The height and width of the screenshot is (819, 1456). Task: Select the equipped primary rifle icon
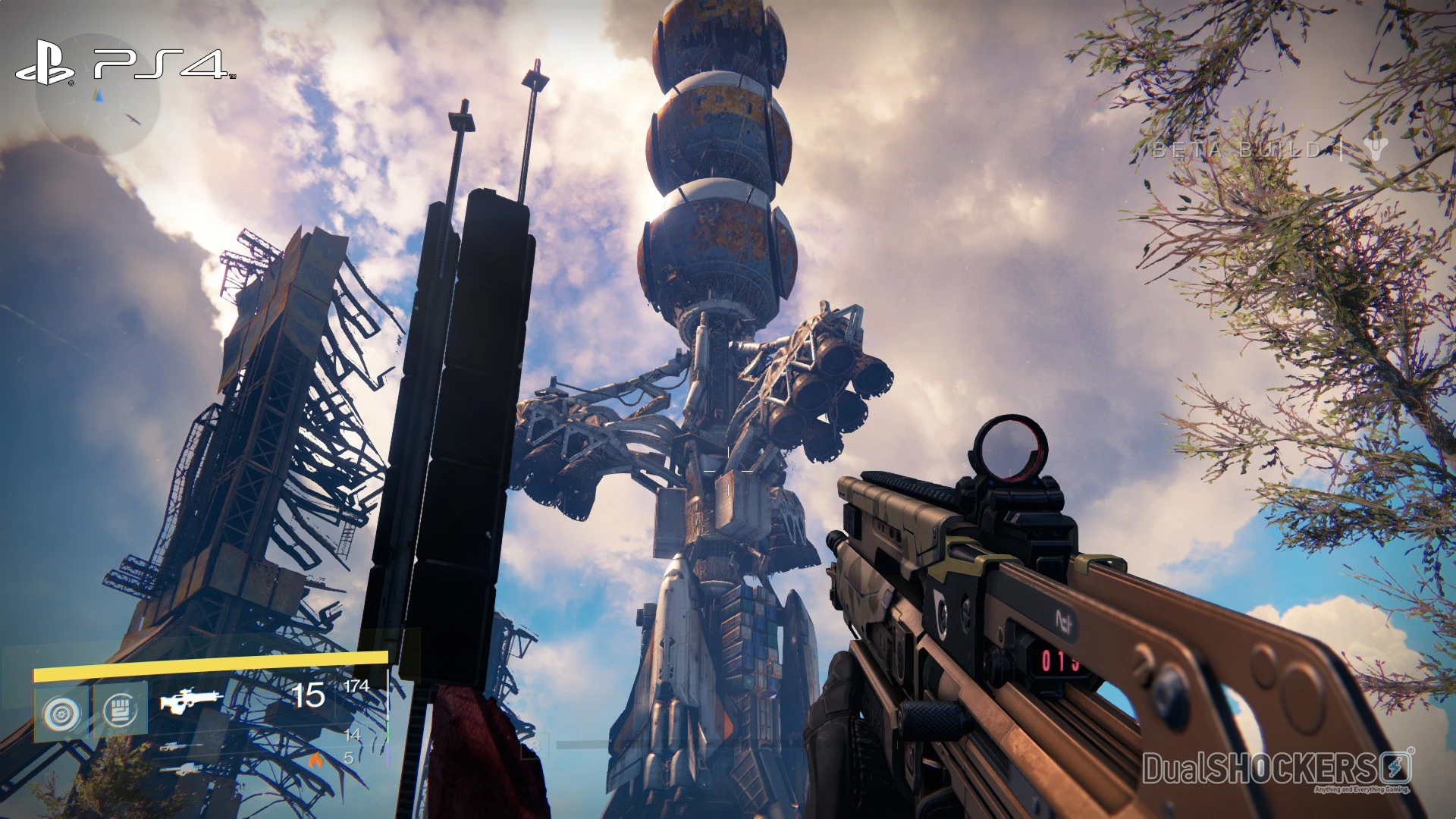(191, 699)
